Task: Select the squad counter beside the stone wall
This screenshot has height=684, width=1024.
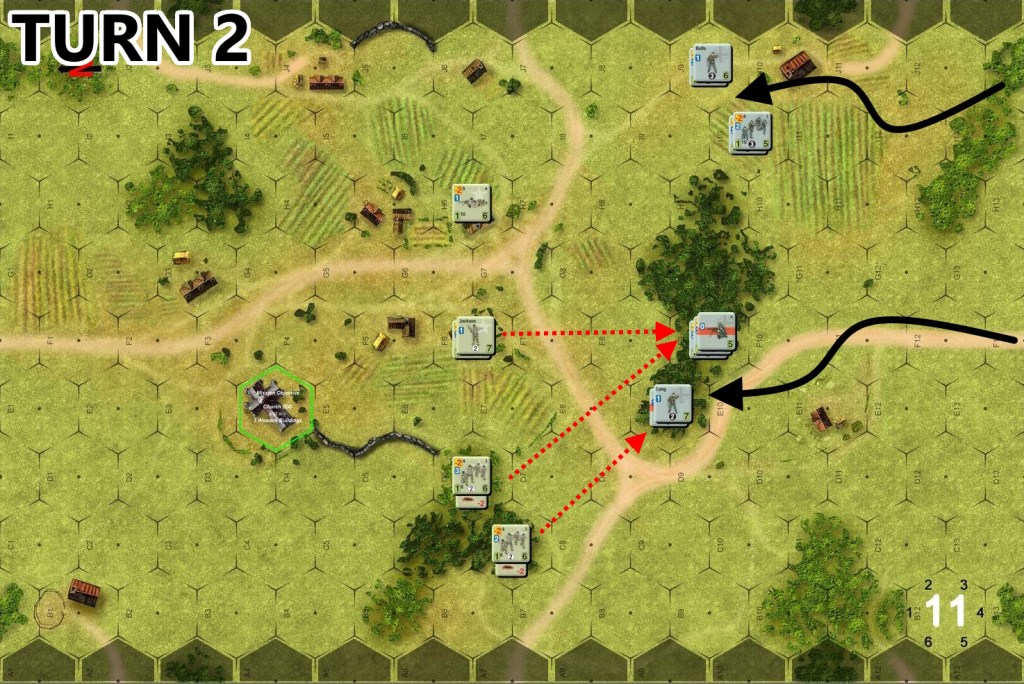Action: click(472, 476)
